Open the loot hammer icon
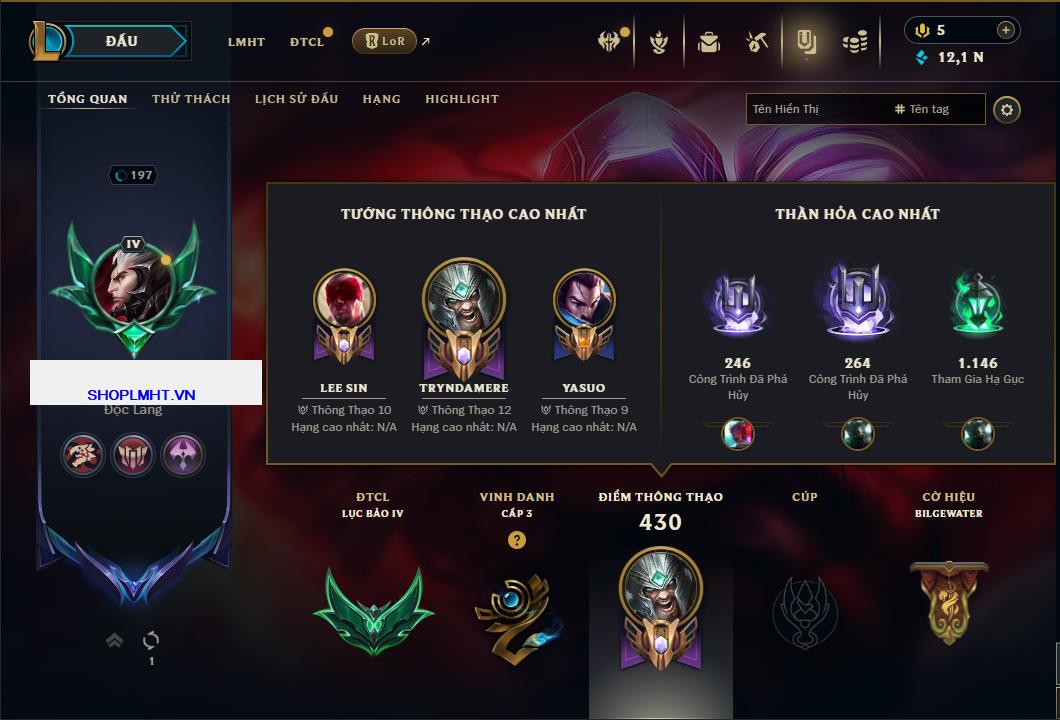This screenshot has width=1060, height=720. [756, 42]
